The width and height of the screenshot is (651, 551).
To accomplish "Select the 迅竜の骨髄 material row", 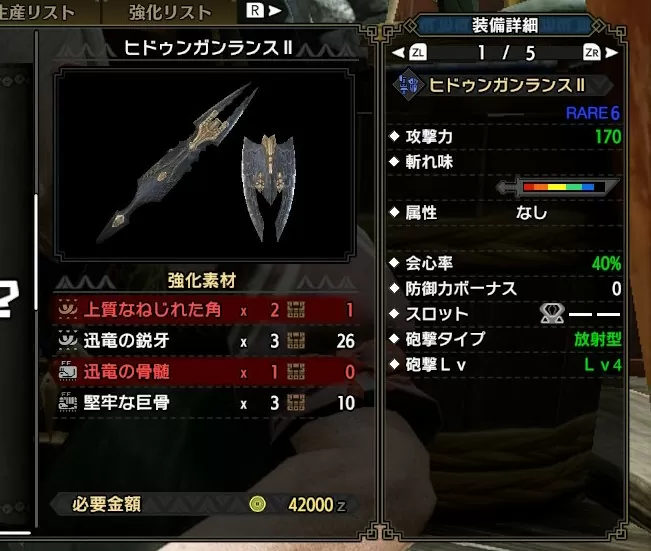I will point(207,372).
